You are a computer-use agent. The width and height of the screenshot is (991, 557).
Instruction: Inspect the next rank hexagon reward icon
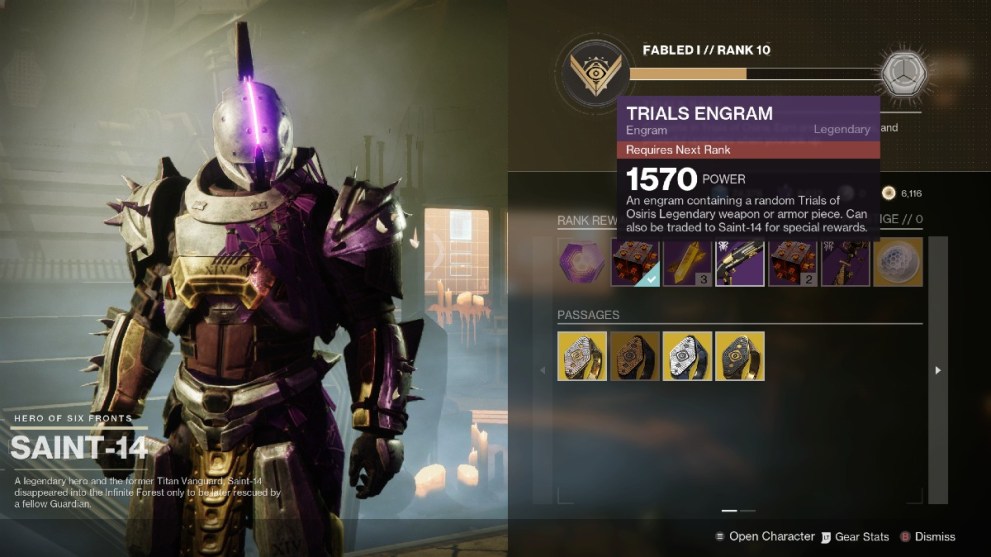pos(903,74)
